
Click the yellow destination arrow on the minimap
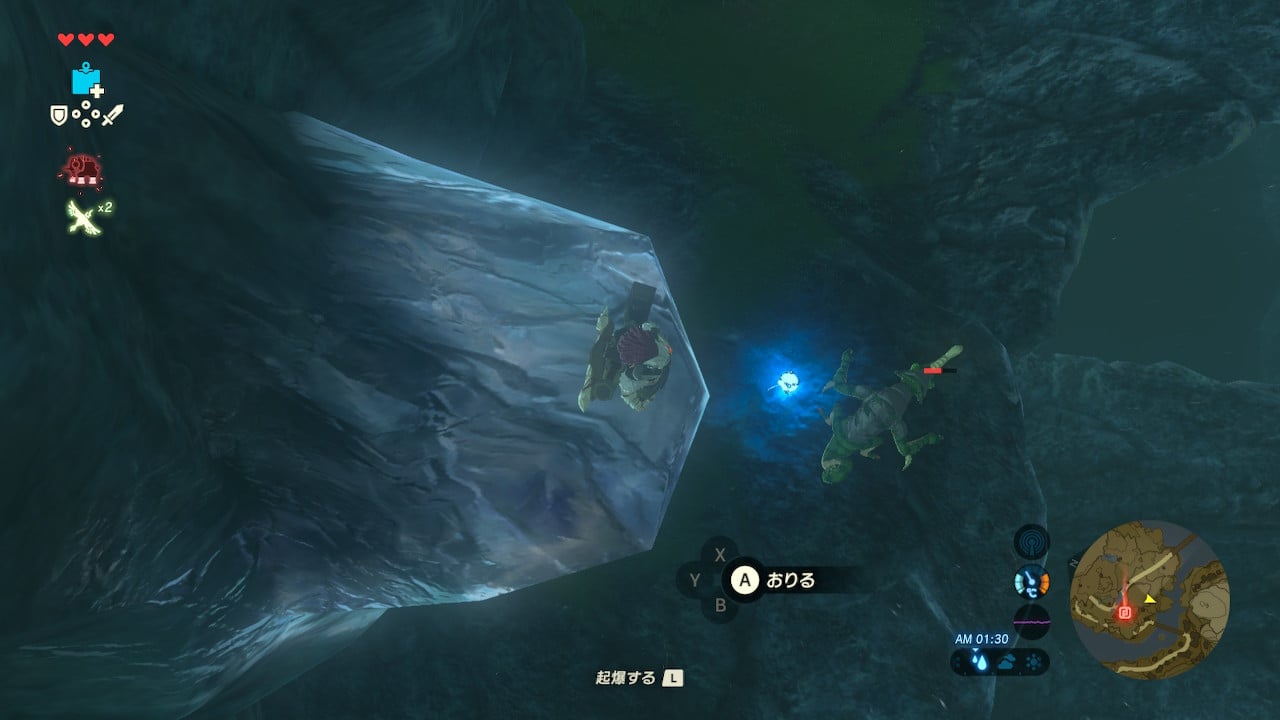(x=1150, y=599)
